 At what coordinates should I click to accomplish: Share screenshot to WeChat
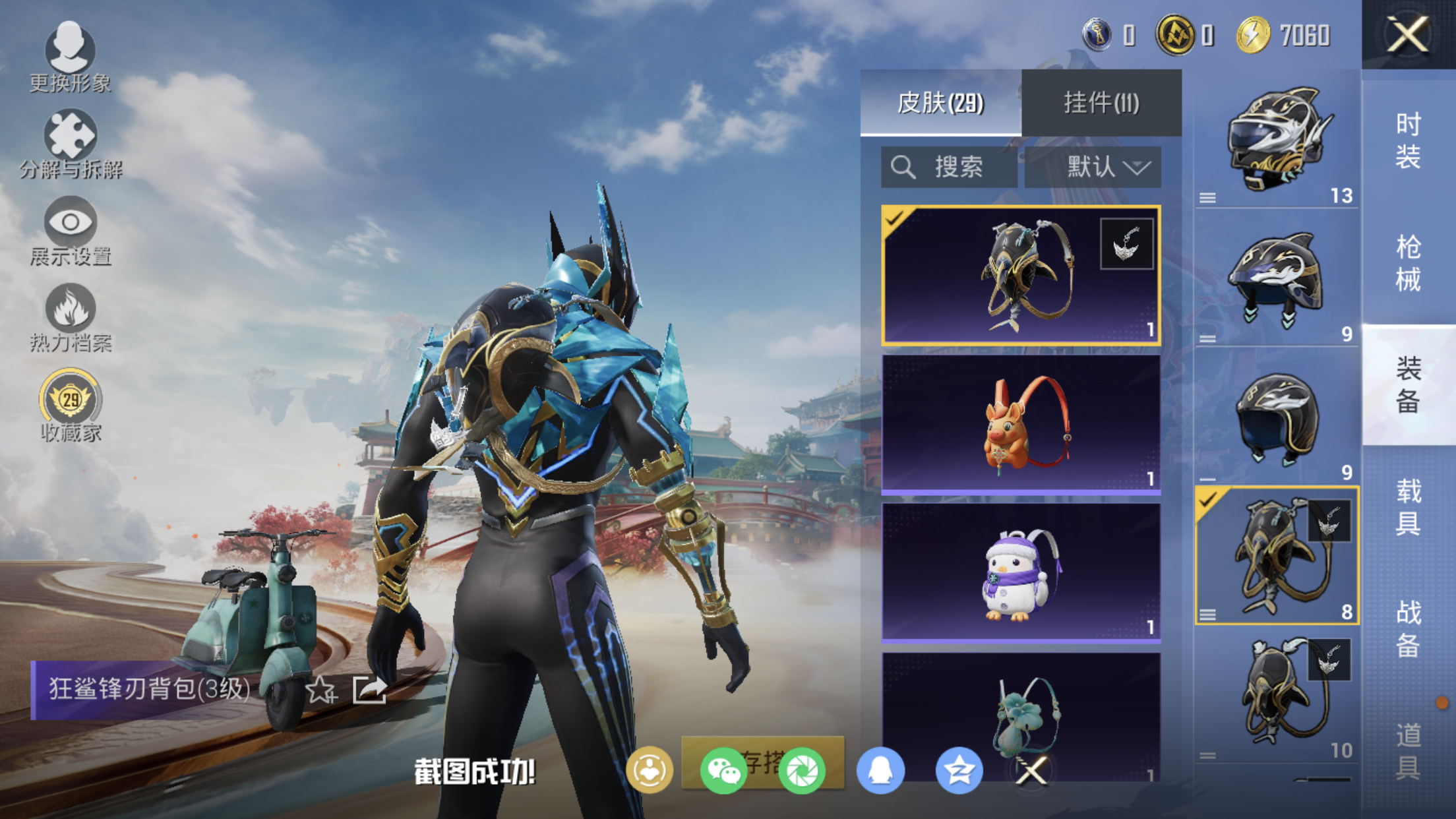[x=723, y=770]
